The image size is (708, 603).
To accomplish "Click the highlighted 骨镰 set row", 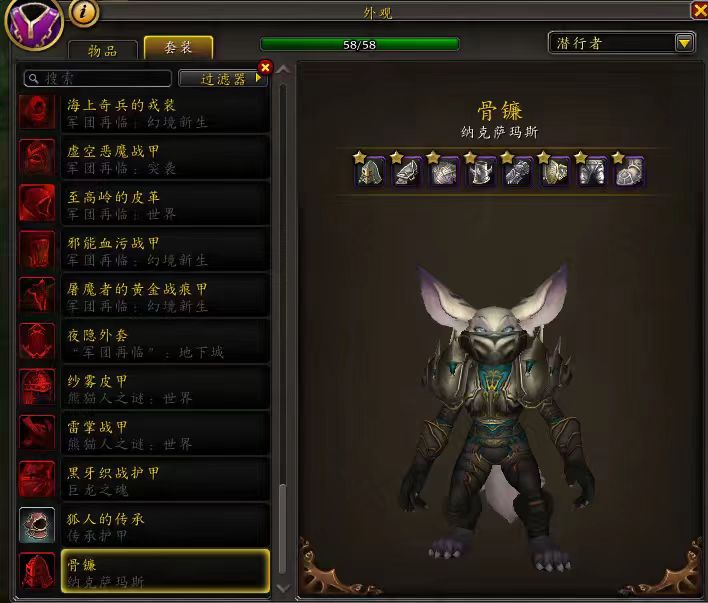I will [x=145, y=571].
